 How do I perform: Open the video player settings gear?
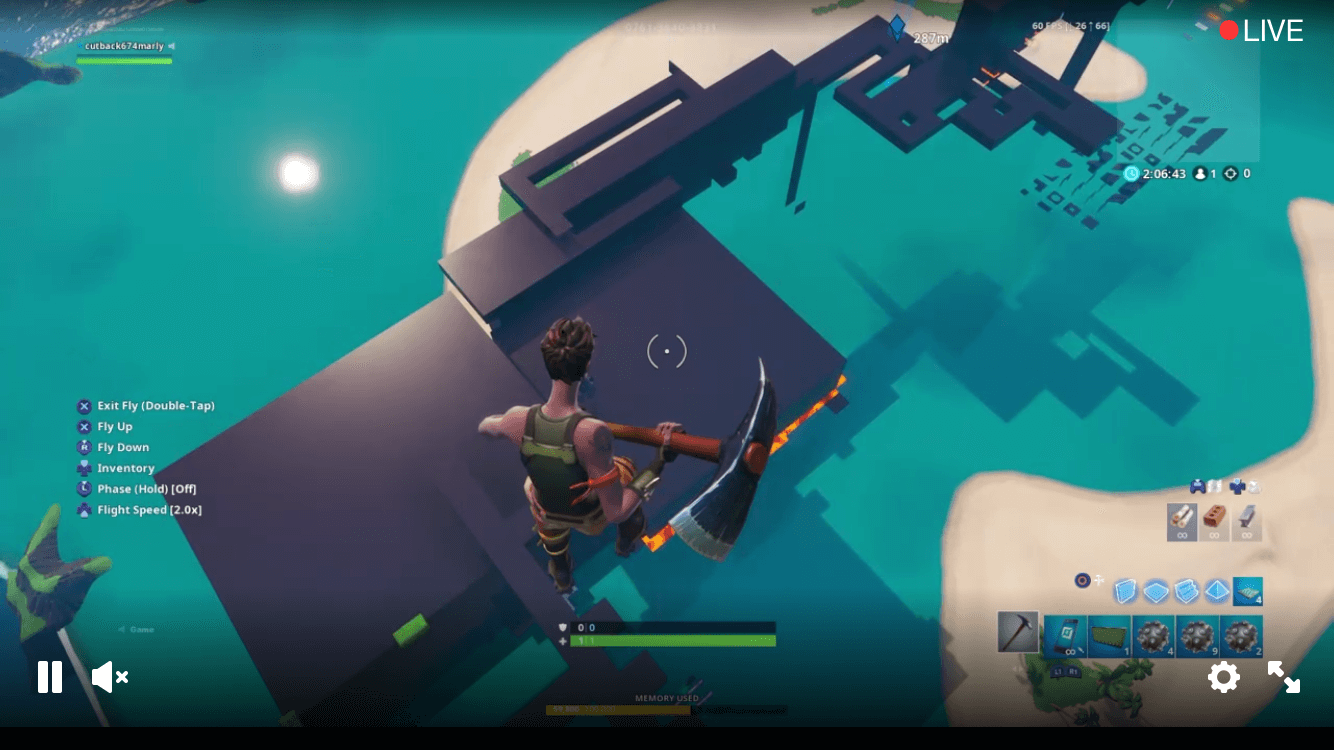tap(1224, 677)
